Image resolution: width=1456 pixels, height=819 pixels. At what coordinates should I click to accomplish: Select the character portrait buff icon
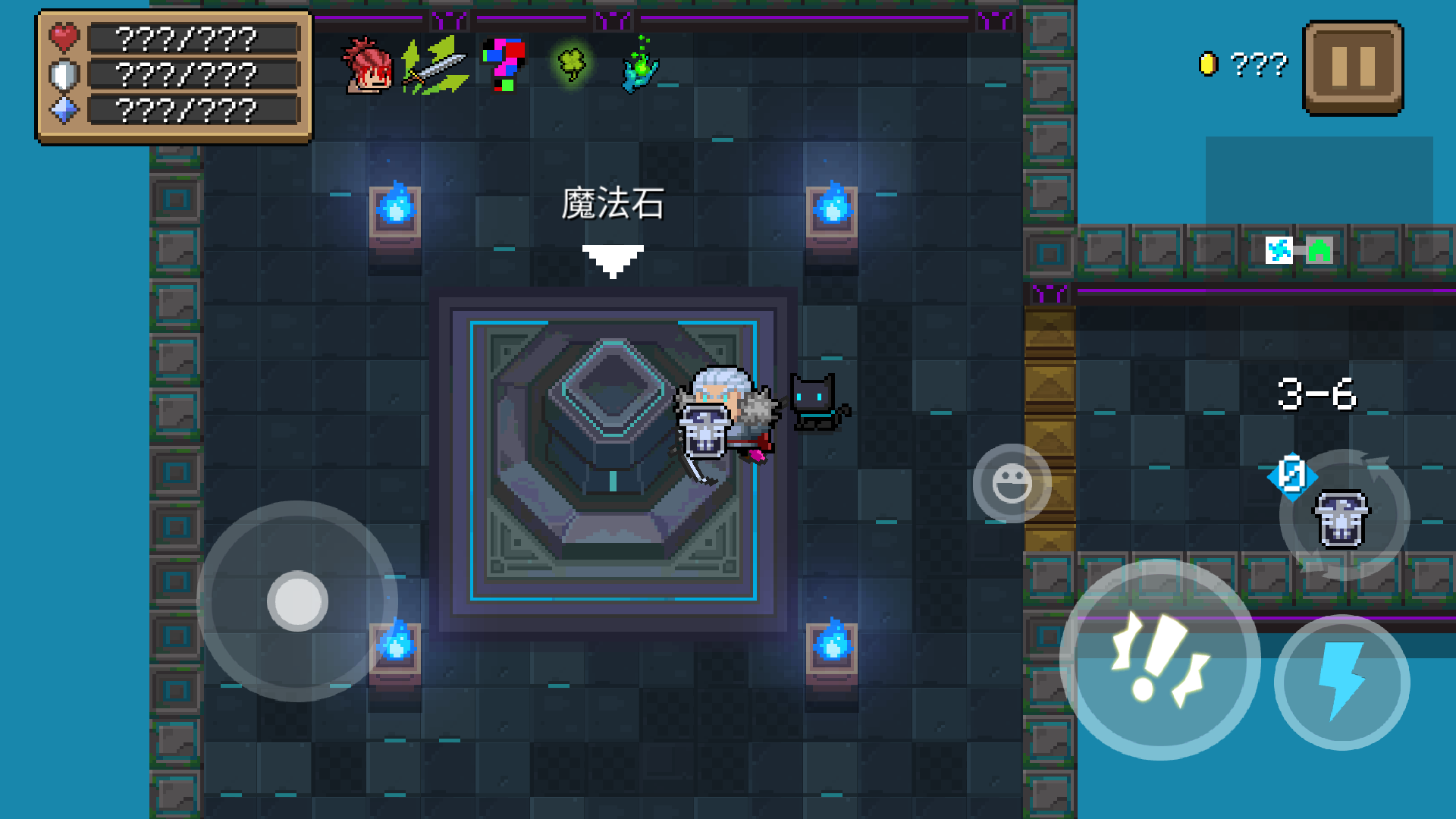pyautogui.click(x=367, y=67)
